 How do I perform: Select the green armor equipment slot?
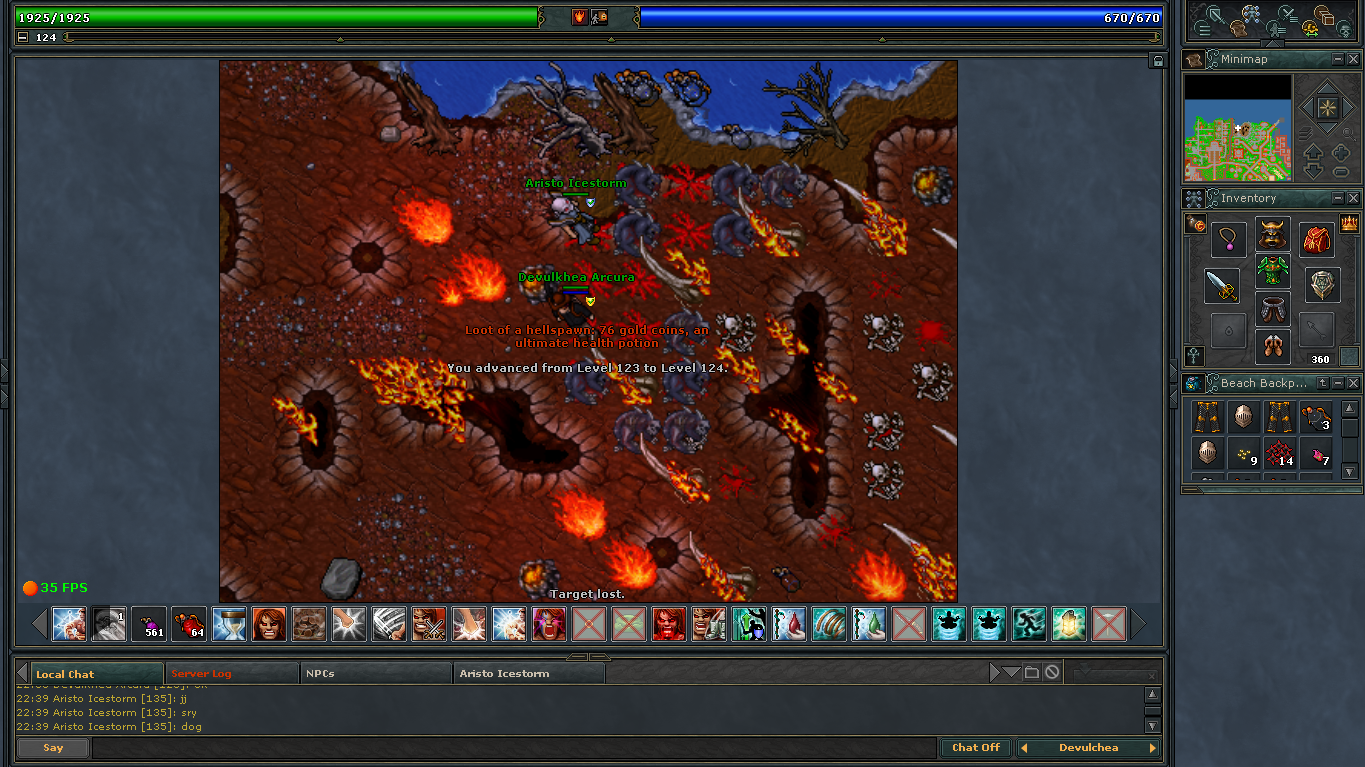coord(1273,271)
